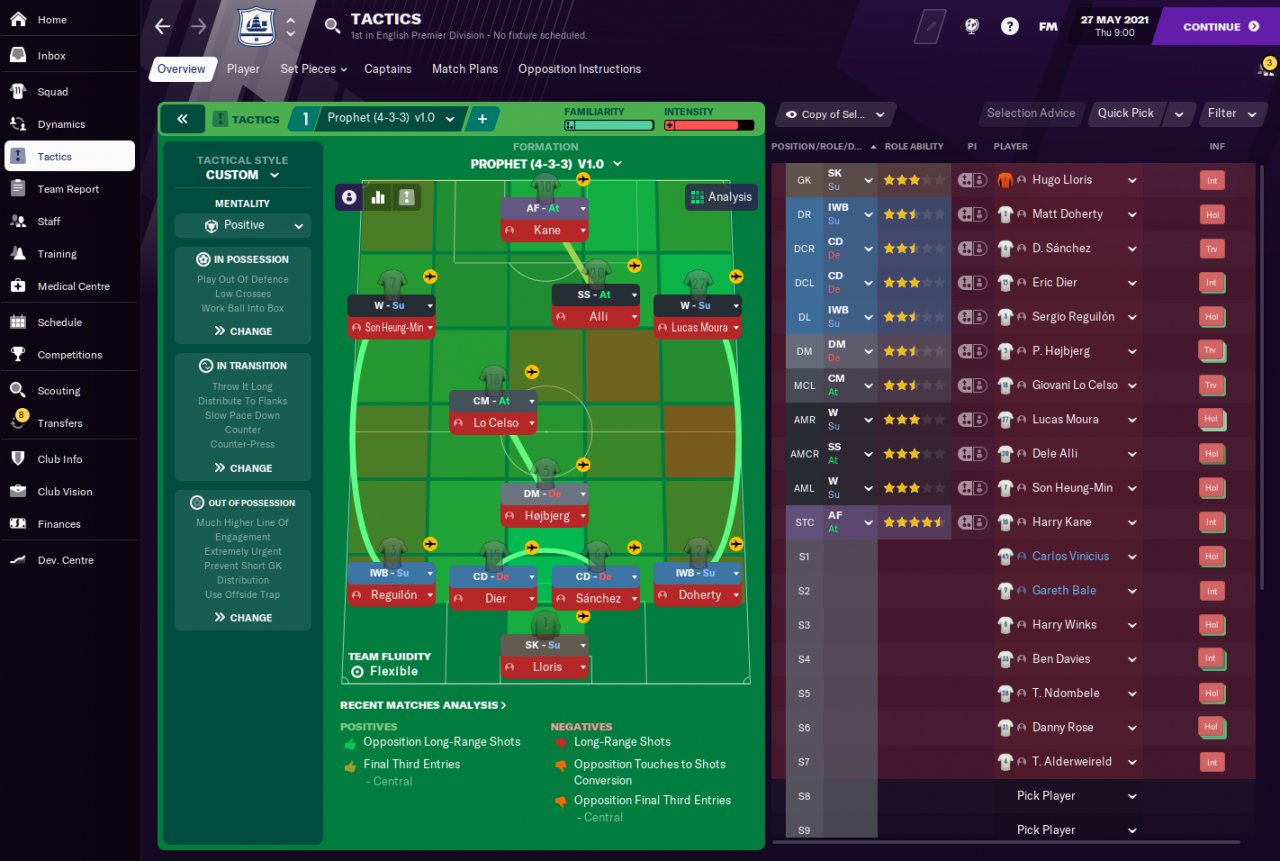Change the Out Of Possession instructions
The height and width of the screenshot is (861, 1280).
[242, 618]
